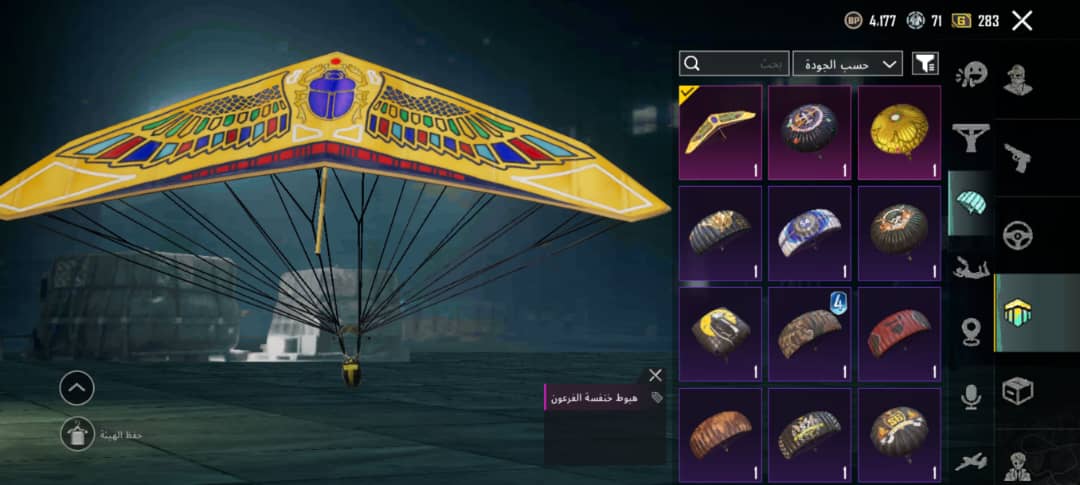
Task: Open the crate box category
Action: click(1018, 391)
